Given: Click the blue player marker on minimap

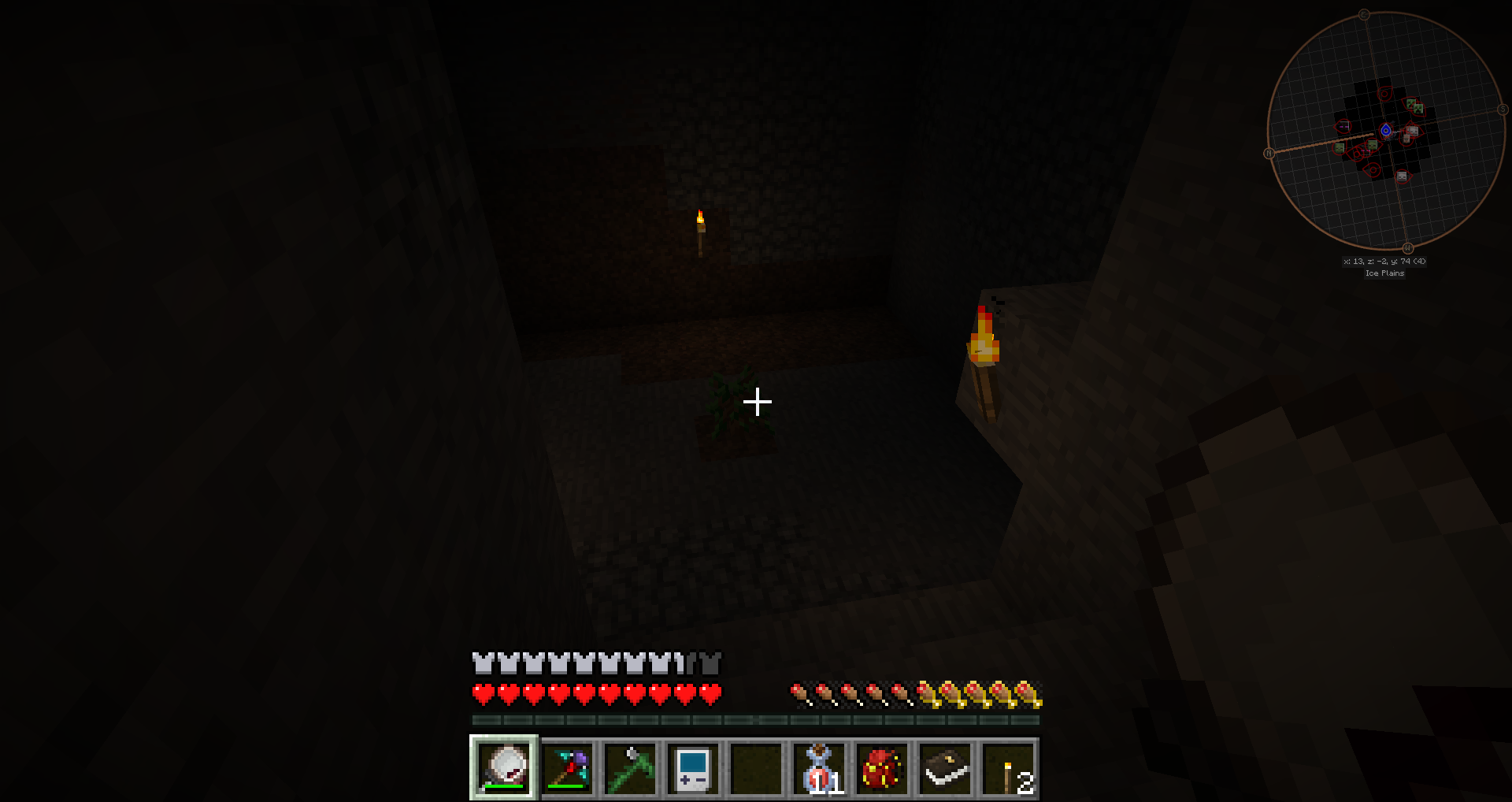Looking at the screenshot, I should pyautogui.click(x=1386, y=131).
